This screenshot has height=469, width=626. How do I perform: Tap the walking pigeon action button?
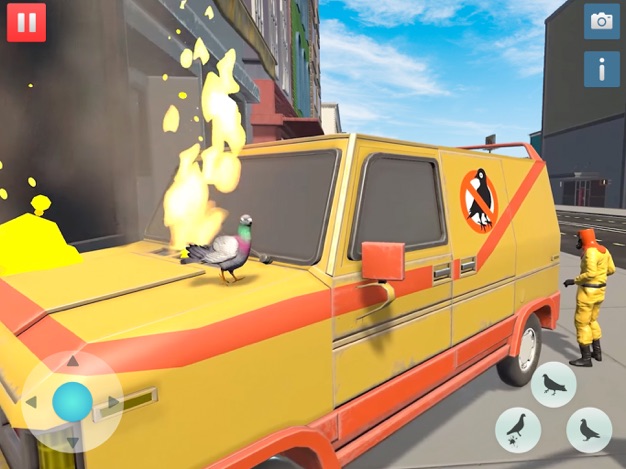(553, 384)
